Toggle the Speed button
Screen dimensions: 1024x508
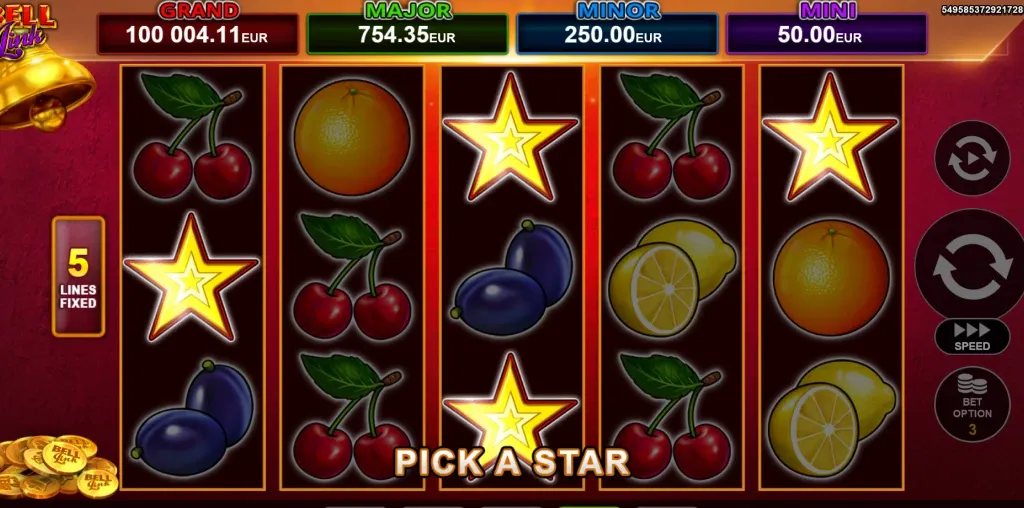[971, 336]
